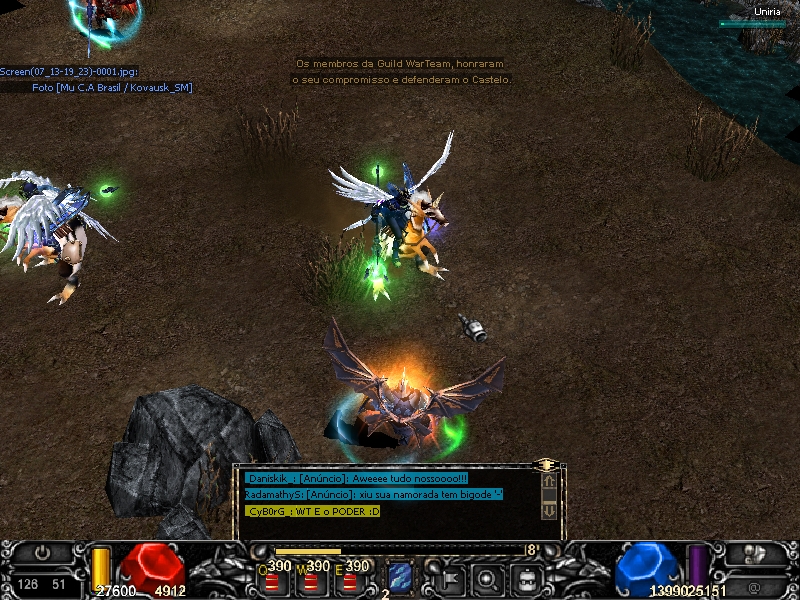This screenshot has width=800, height=600.
Task: Toggle the chat window expander handle
Action: [546, 465]
